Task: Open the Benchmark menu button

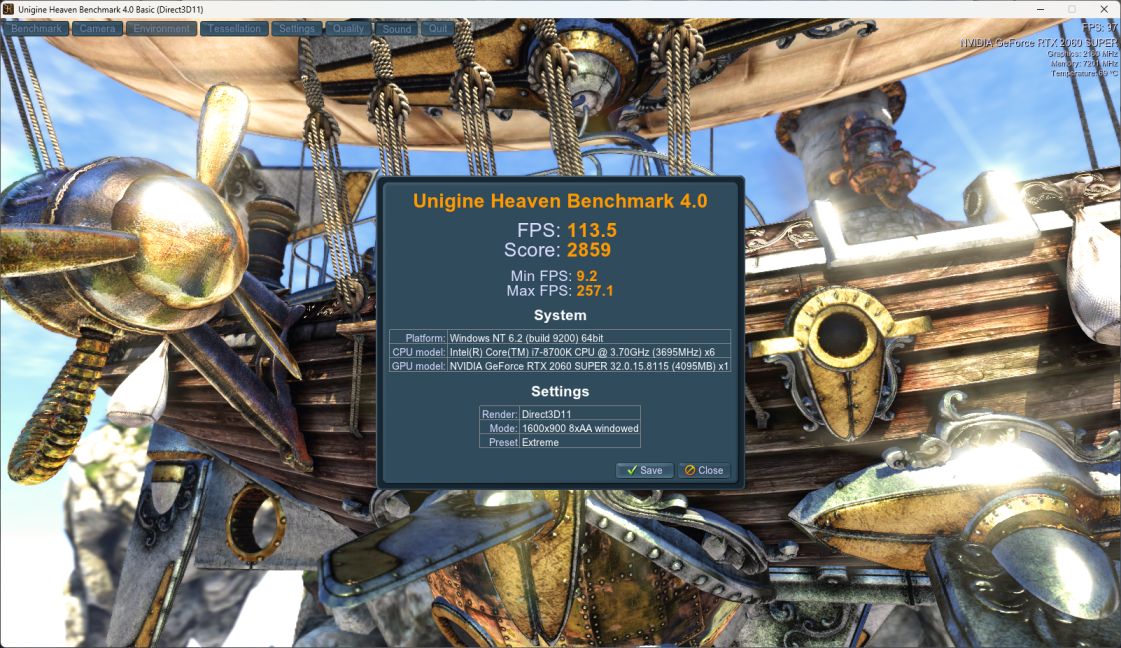Action: pyautogui.click(x=37, y=29)
